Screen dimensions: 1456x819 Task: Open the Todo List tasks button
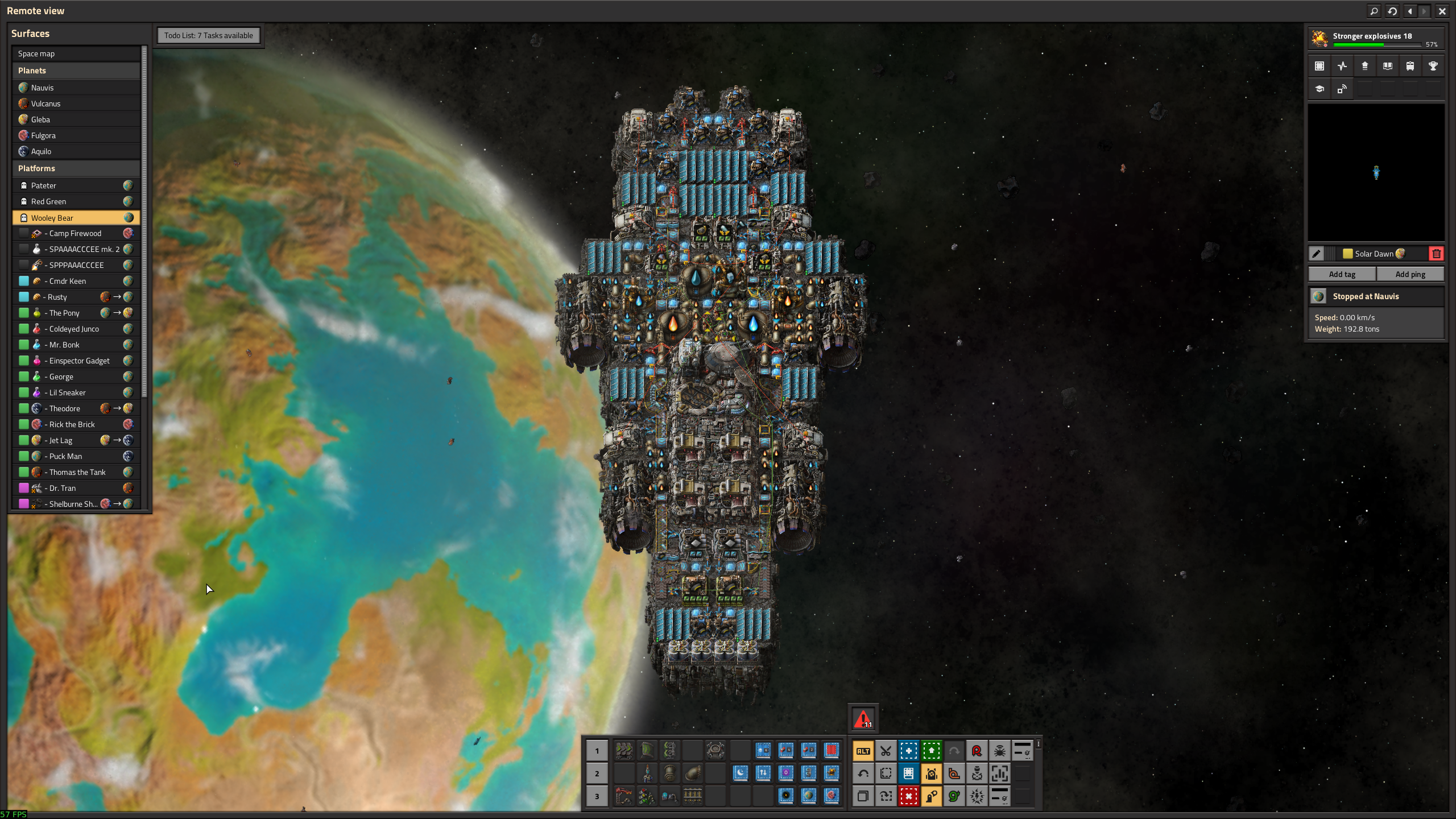[x=208, y=35]
